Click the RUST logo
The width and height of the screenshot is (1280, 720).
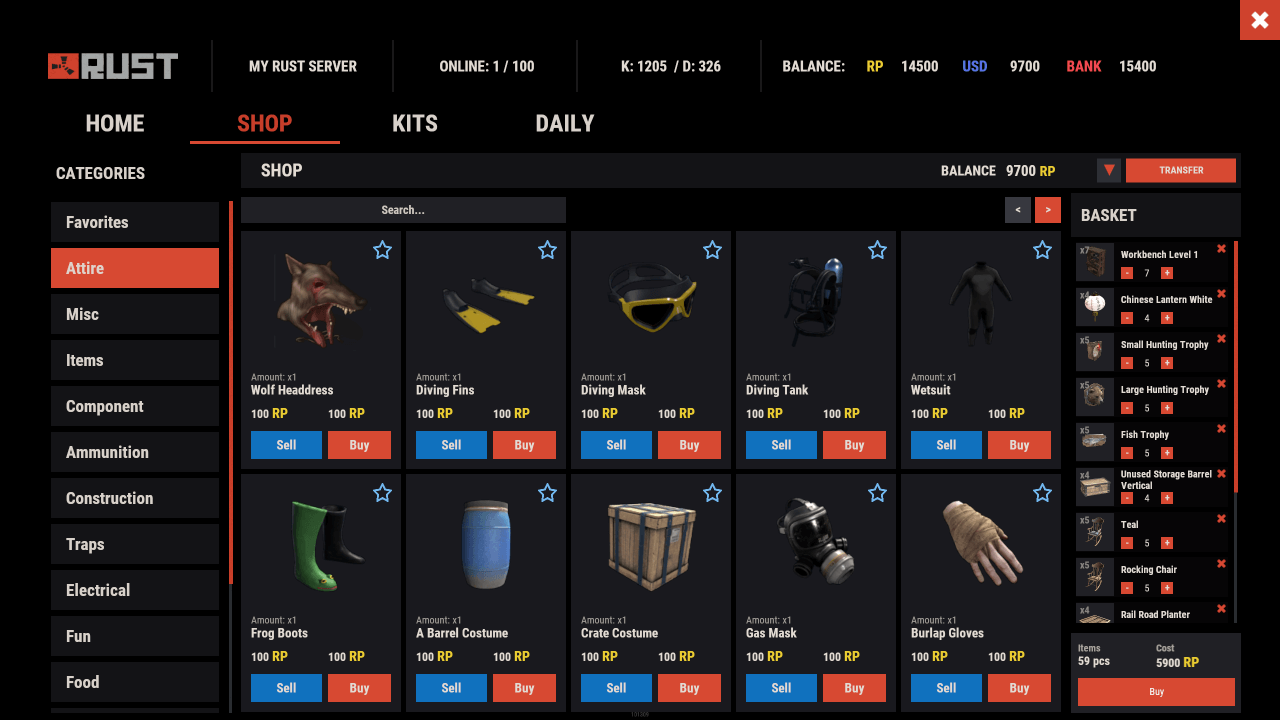pyautogui.click(x=112, y=66)
